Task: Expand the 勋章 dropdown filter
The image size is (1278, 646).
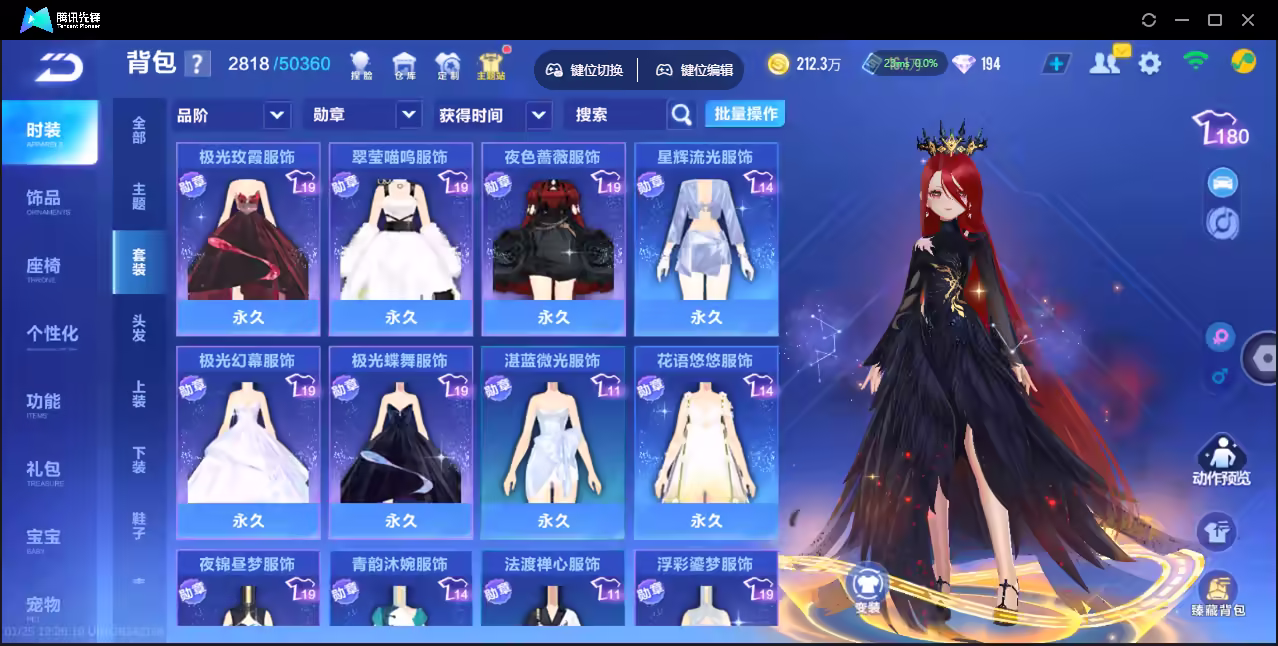Action: tap(361, 115)
